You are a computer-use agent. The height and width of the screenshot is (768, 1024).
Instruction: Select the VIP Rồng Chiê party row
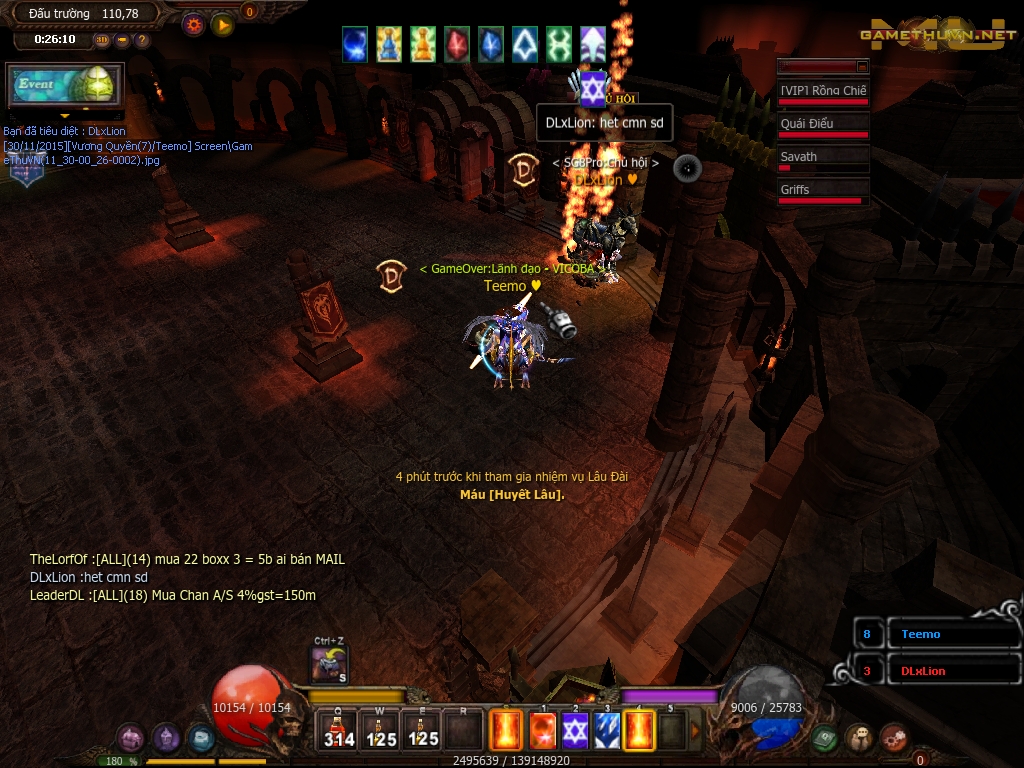tap(823, 91)
